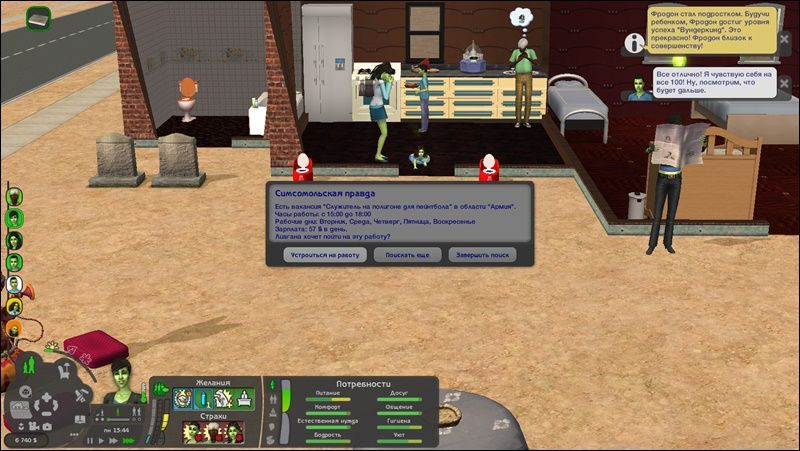Open the camera snapshot tool
Viewport: 800px width, 451px height.
47,427
